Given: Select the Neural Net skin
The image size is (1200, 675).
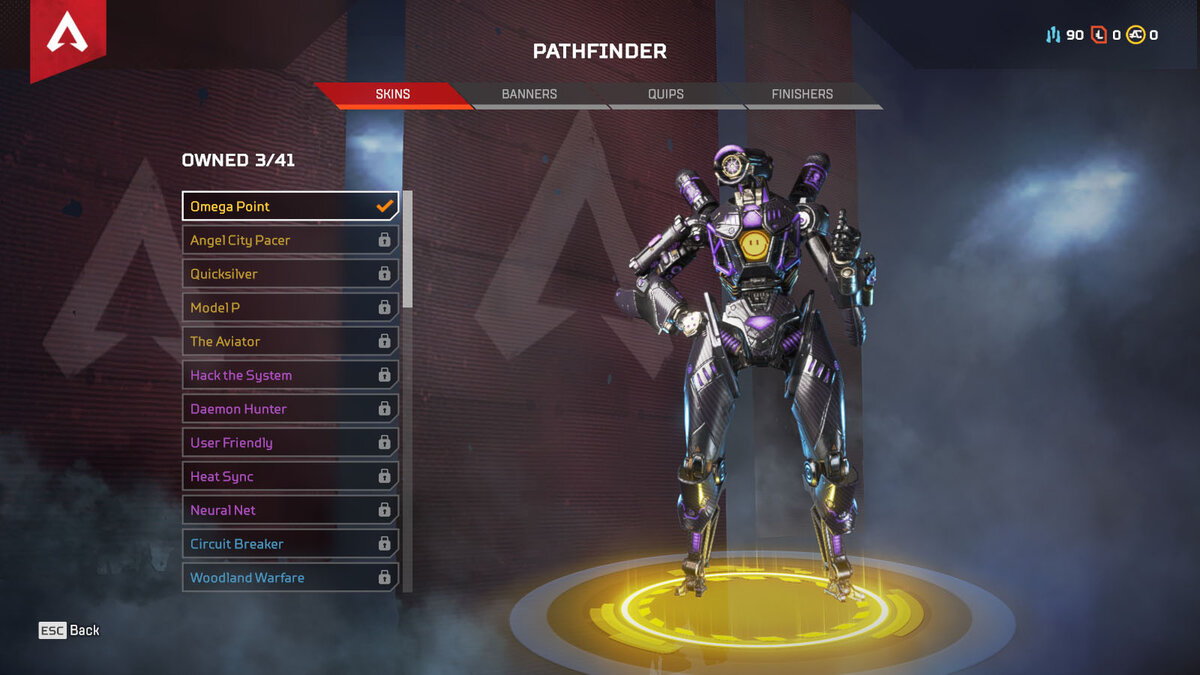Looking at the screenshot, I should pyautogui.click(x=290, y=510).
